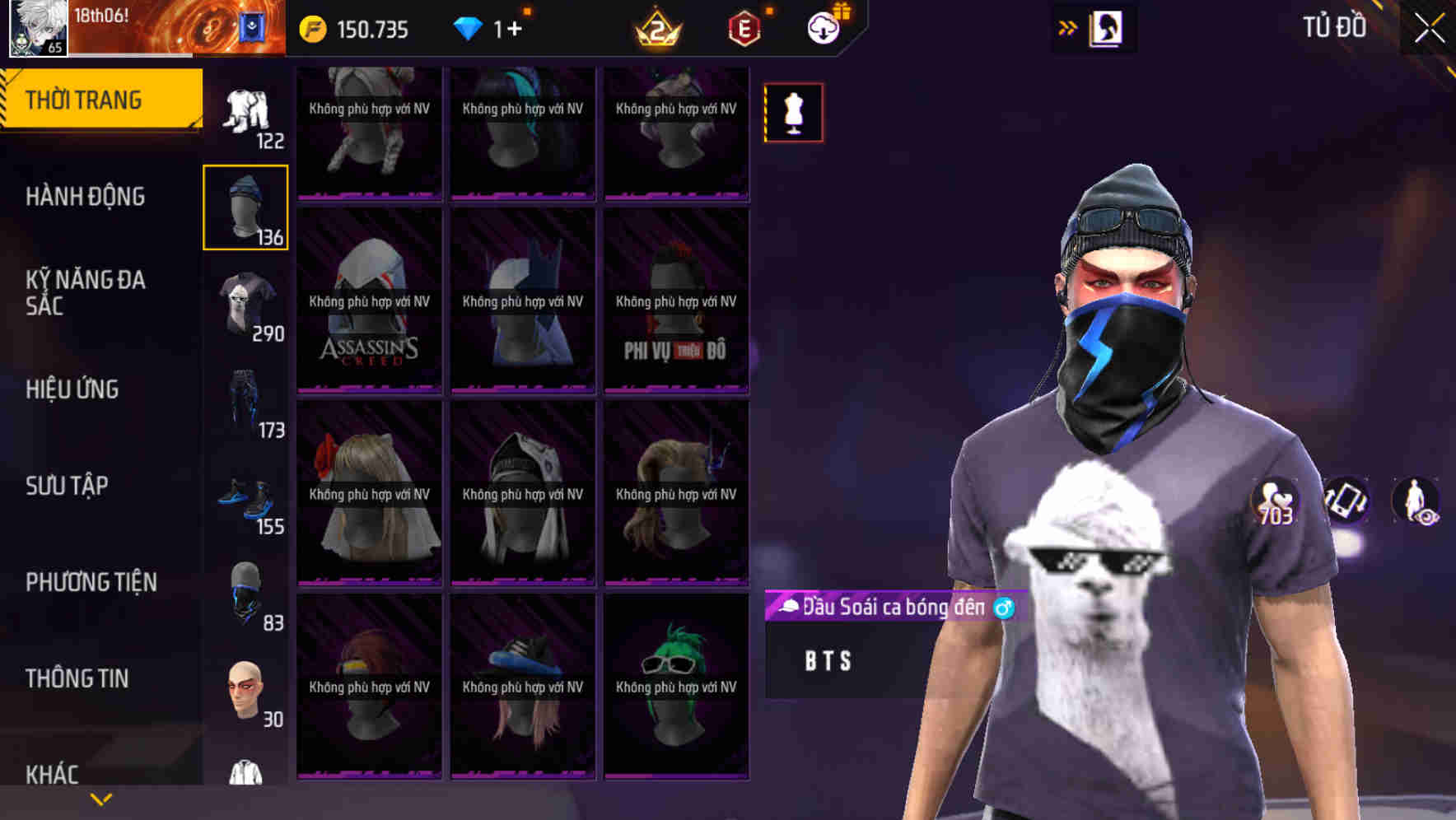
Task: Select the shirt category icon showing 290
Action: click(245, 301)
